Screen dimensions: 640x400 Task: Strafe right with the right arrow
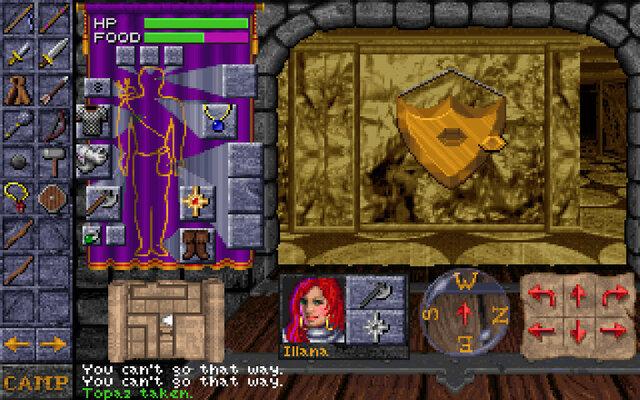612,329
